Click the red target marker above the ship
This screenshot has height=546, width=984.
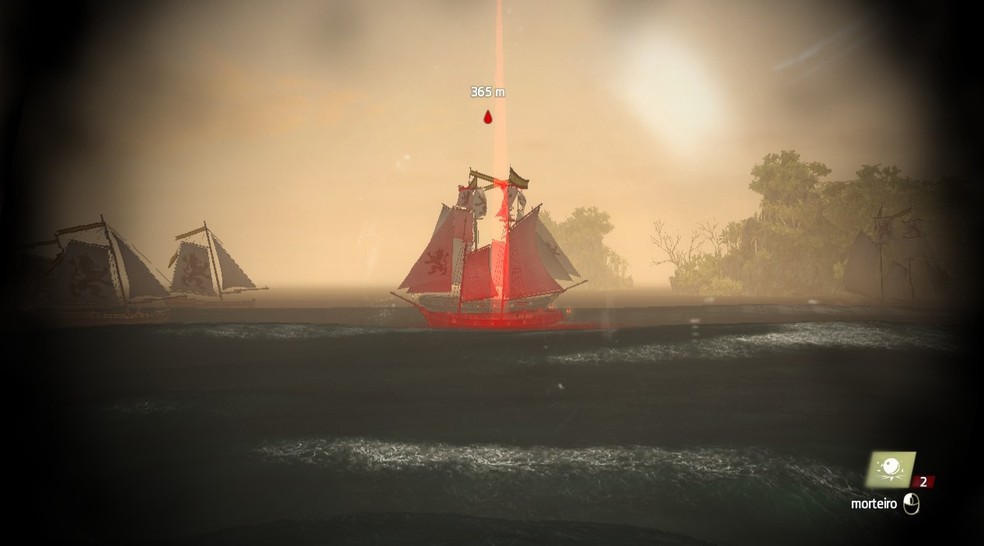point(488,118)
